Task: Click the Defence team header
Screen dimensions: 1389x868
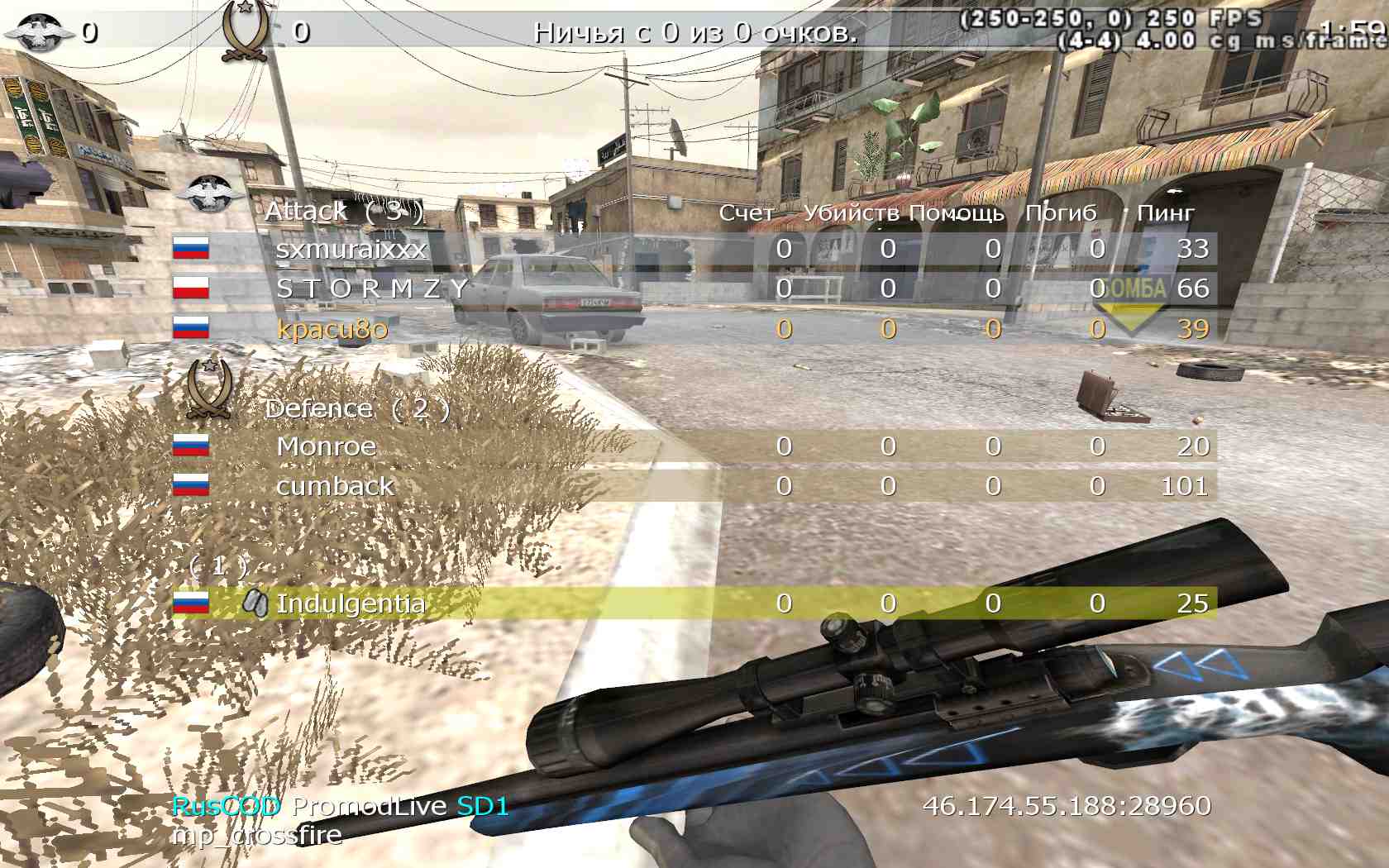Action: tap(356, 408)
